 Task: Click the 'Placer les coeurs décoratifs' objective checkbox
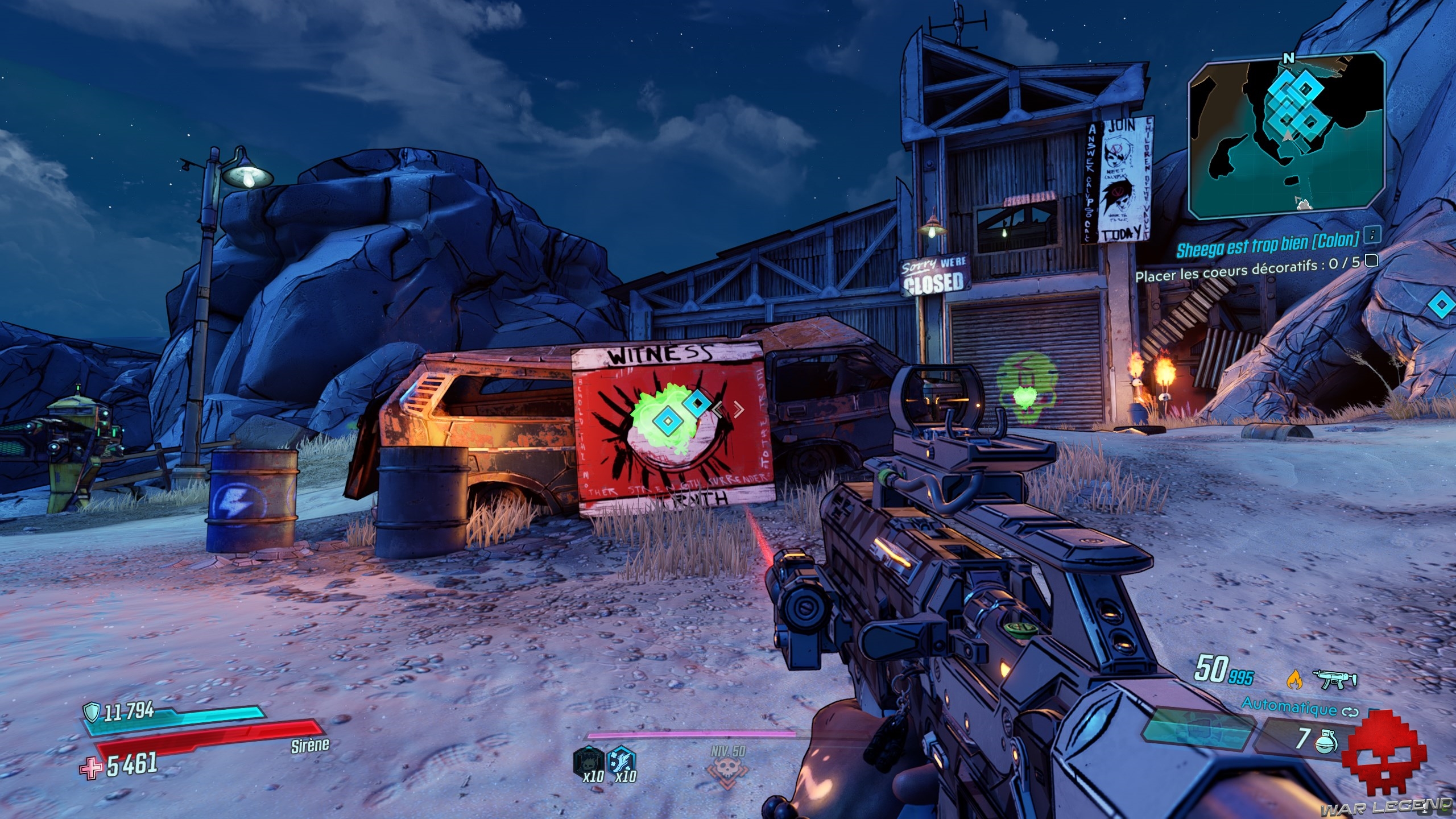(x=1372, y=261)
